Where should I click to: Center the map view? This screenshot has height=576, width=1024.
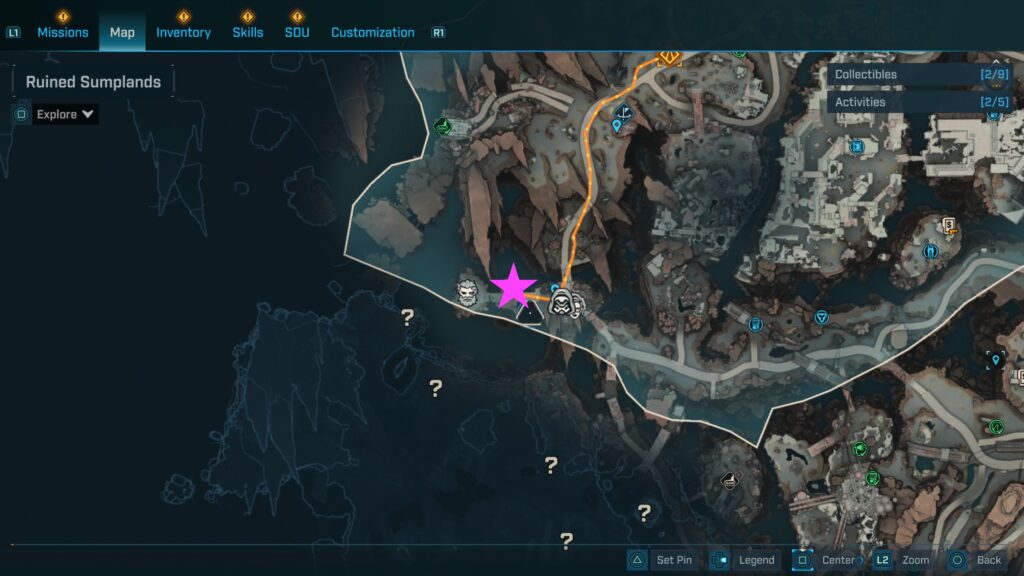pyautogui.click(x=826, y=560)
